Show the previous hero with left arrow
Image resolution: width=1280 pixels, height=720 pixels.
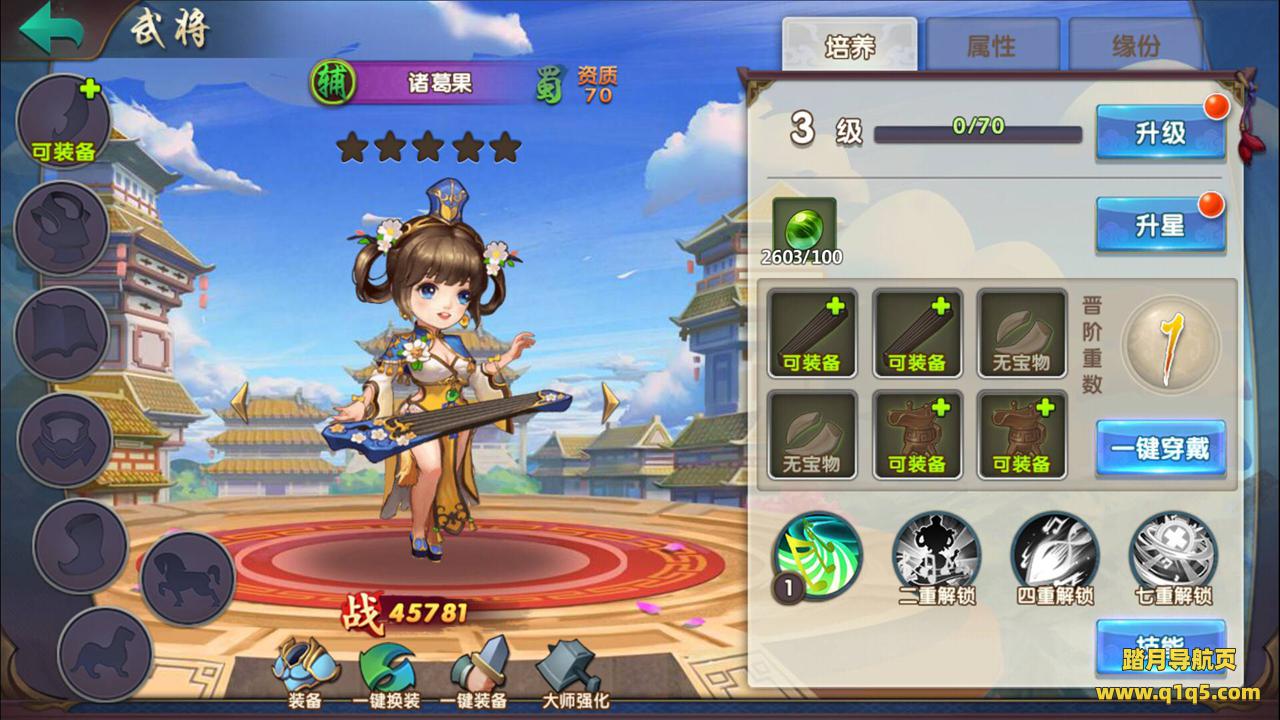240,402
